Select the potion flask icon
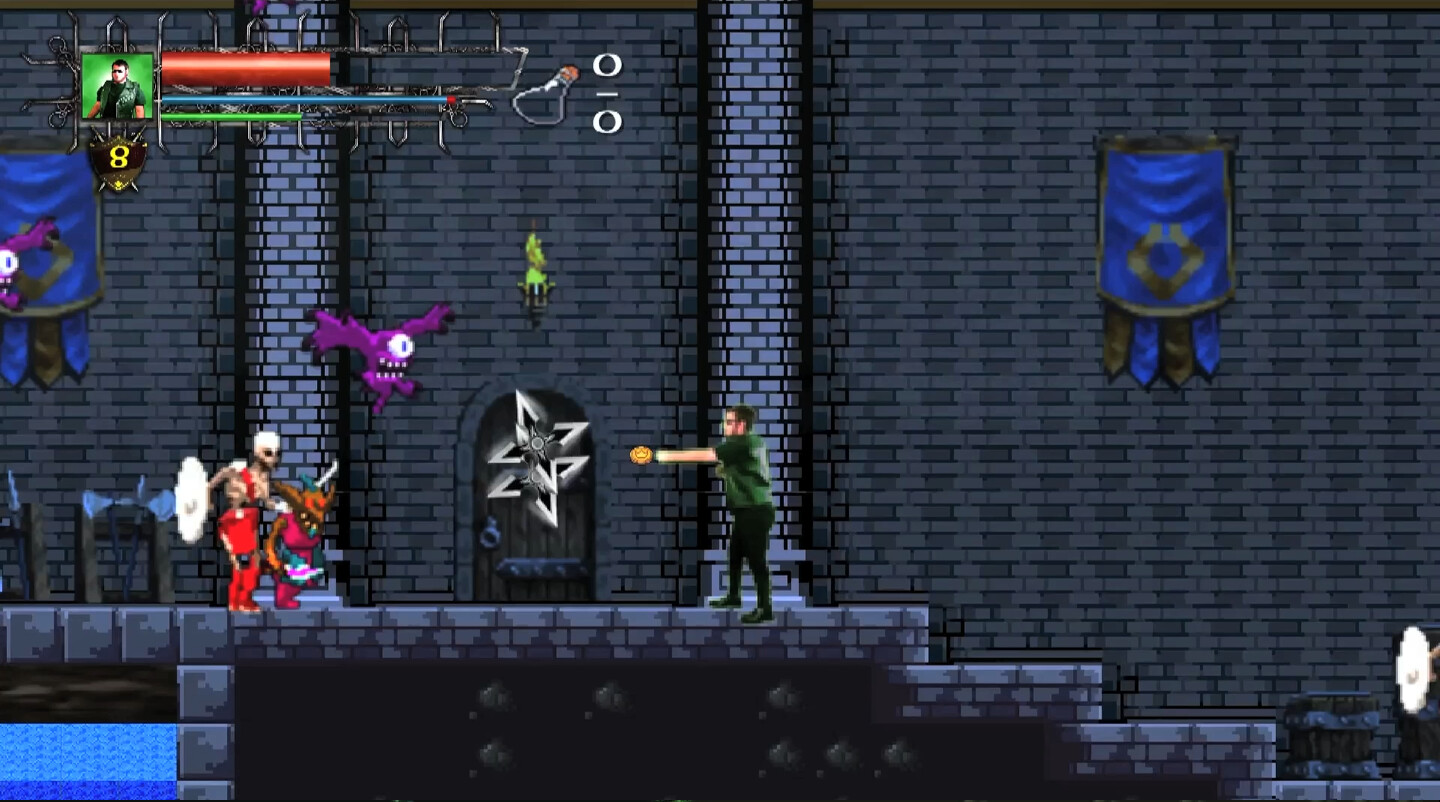Viewport: 1440px width, 802px height. (546, 95)
